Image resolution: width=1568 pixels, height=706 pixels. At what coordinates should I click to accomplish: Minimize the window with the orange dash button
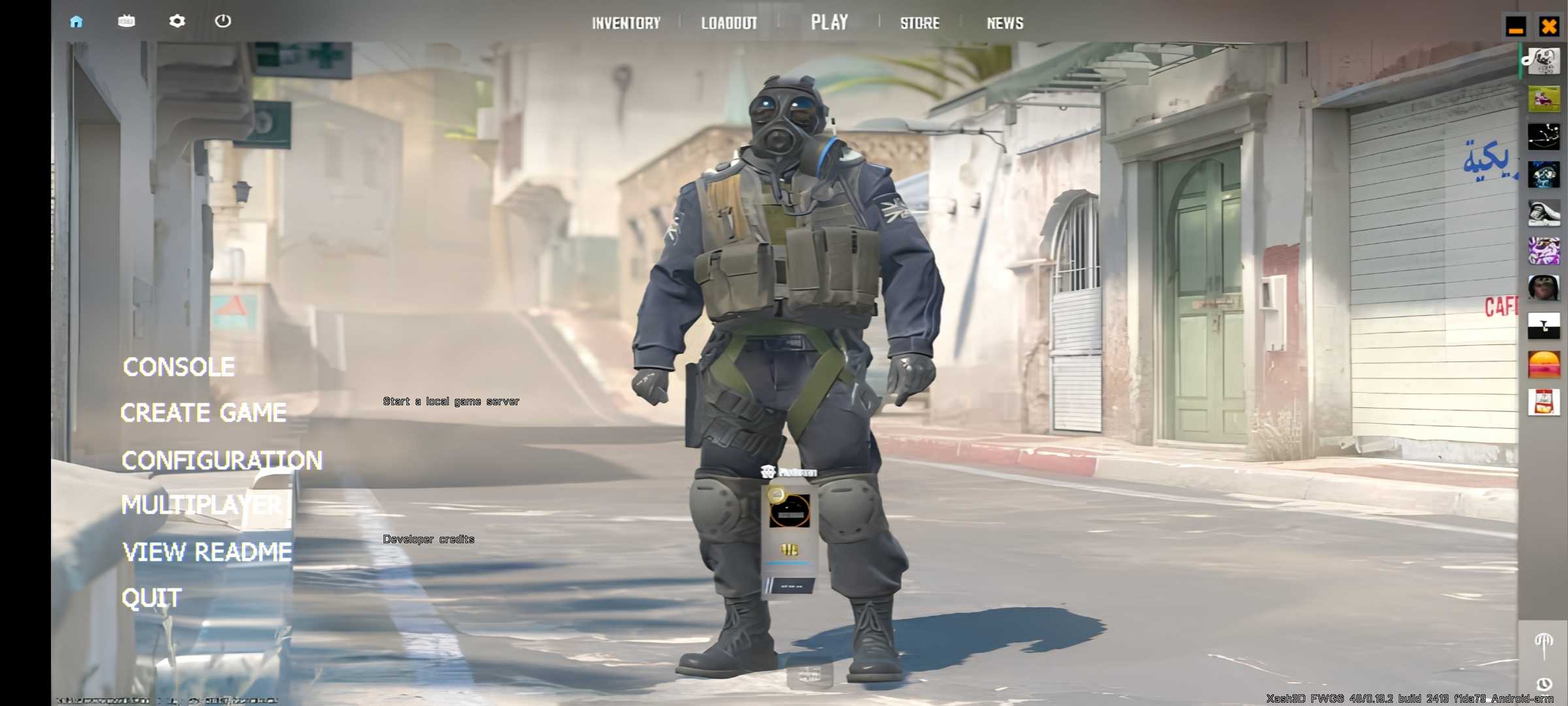click(1516, 27)
